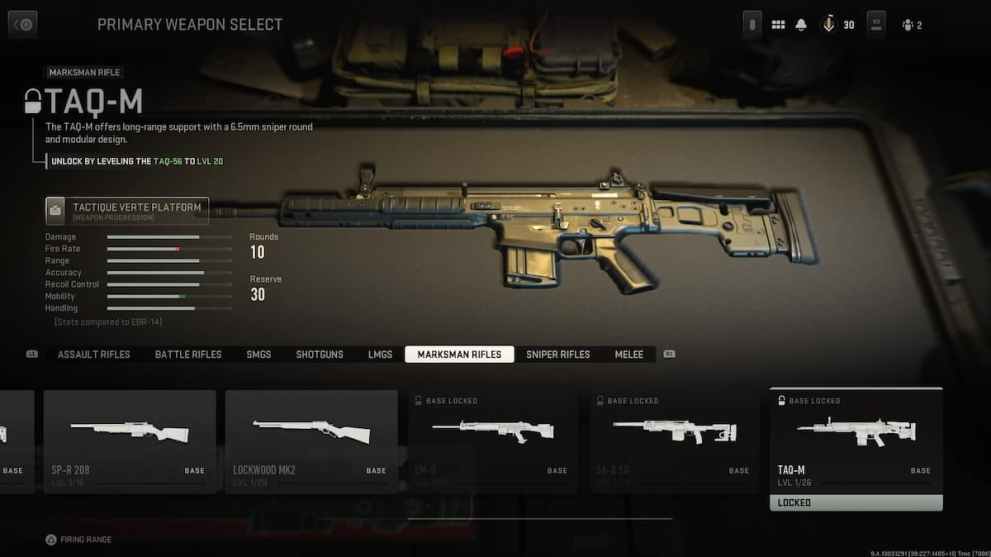Choose the Lockwood MK2 rifle tile
Viewport: 991px width, 557px height.
[311, 440]
